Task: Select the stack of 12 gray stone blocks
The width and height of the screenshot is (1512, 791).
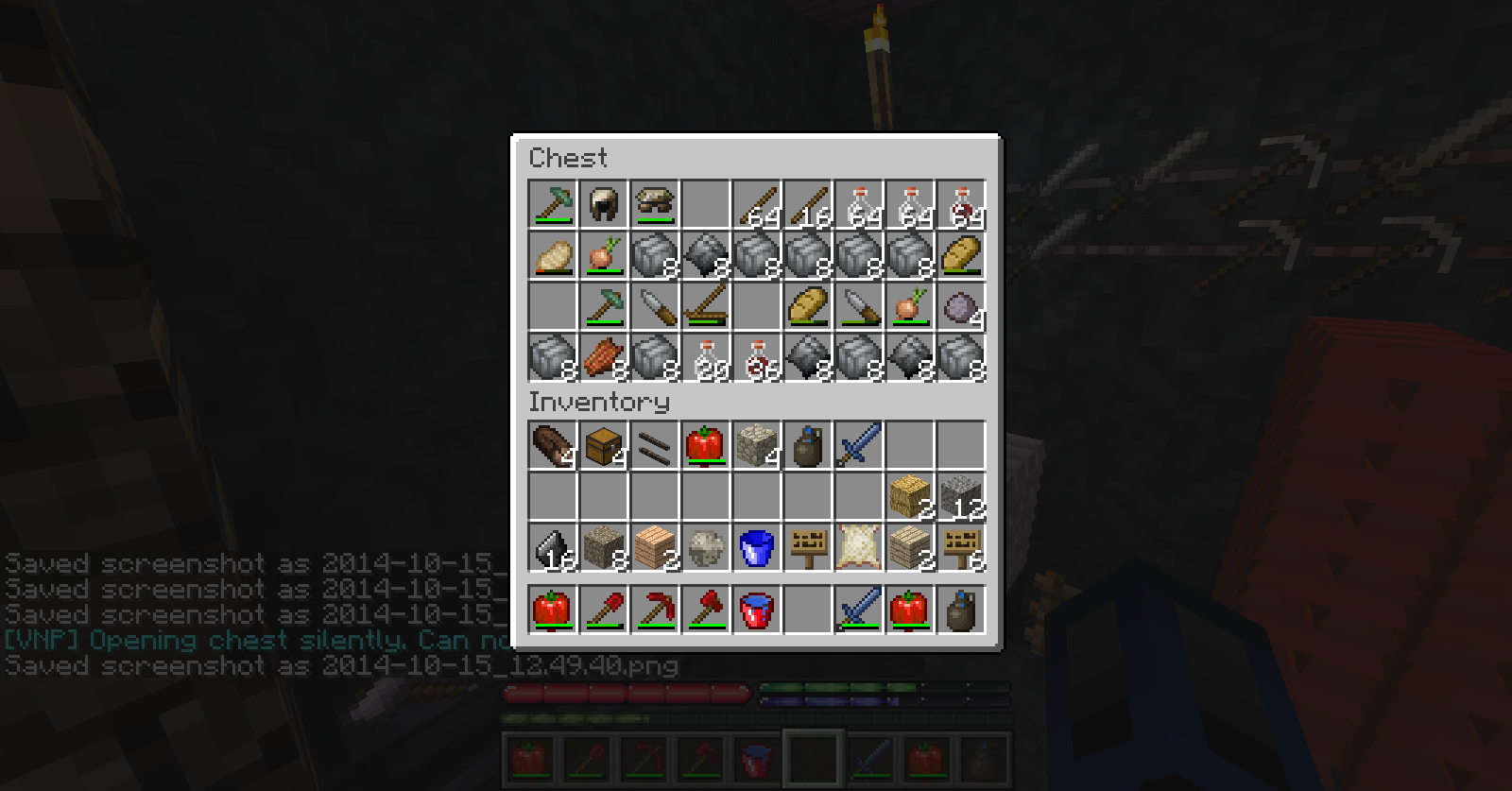Action: pos(960,496)
